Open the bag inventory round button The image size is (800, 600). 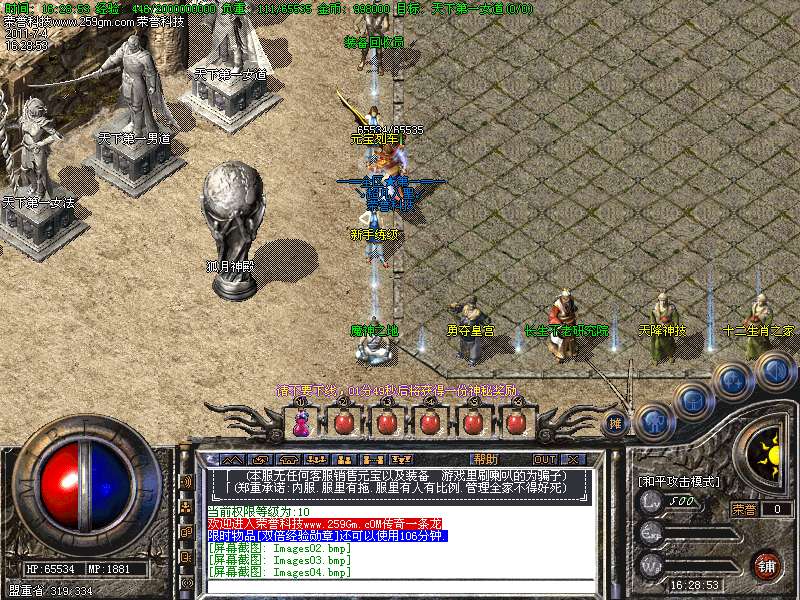pos(692,402)
